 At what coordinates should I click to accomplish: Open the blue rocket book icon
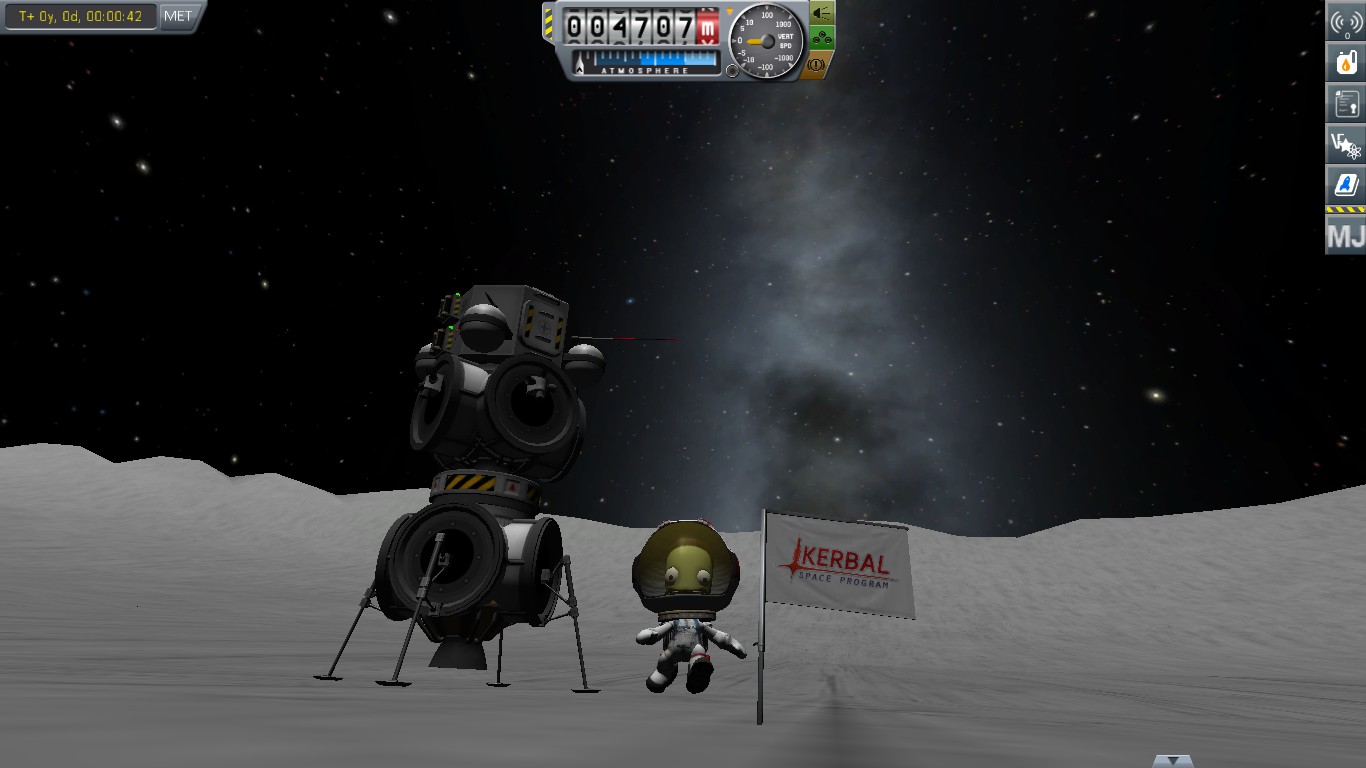(x=1346, y=185)
